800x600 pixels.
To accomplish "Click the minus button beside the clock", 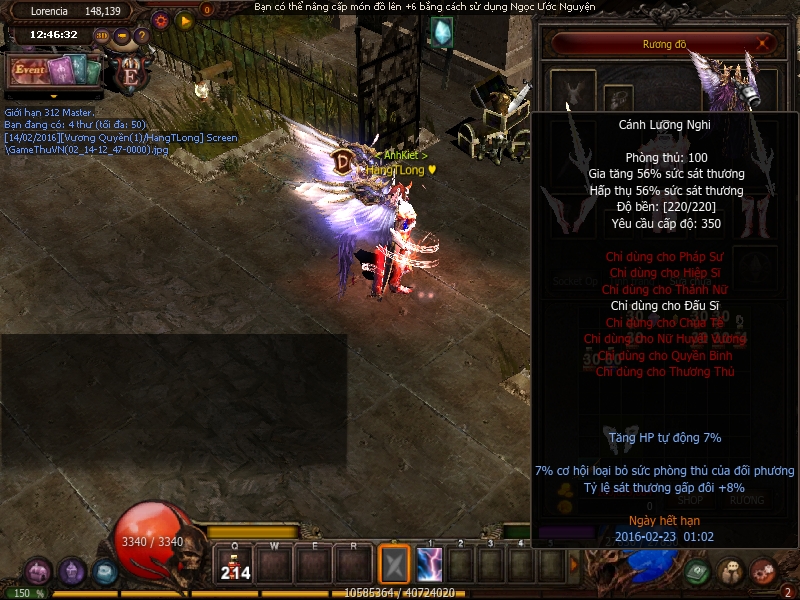I will point(122,36).
